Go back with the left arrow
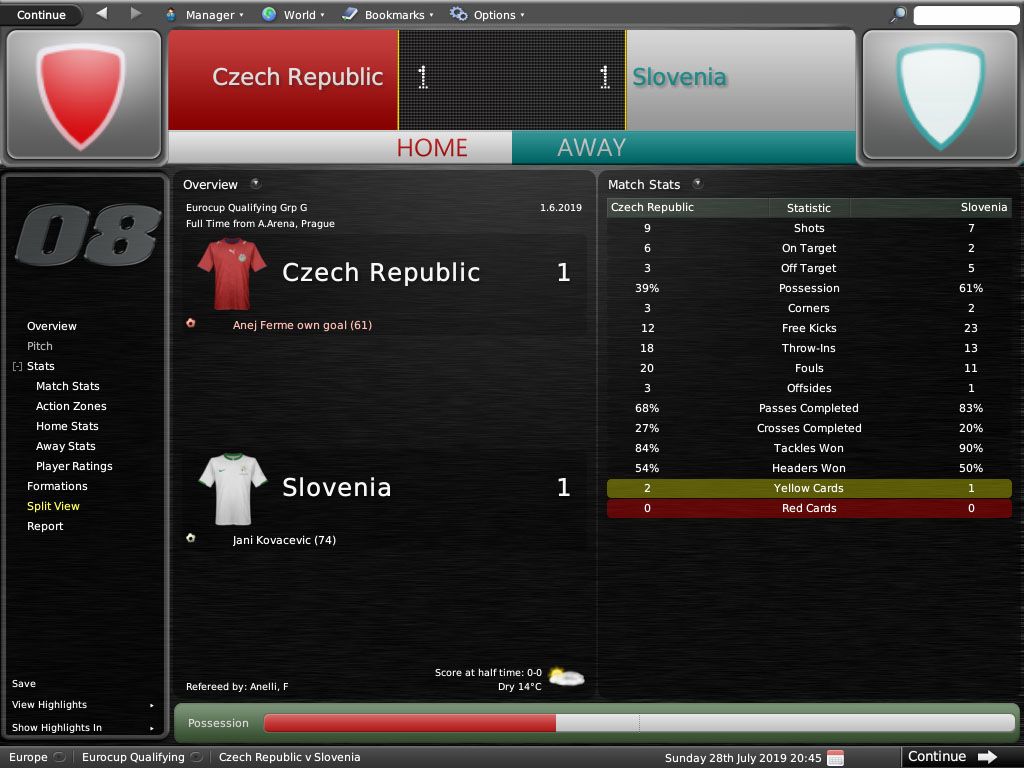 coord(102,14)
